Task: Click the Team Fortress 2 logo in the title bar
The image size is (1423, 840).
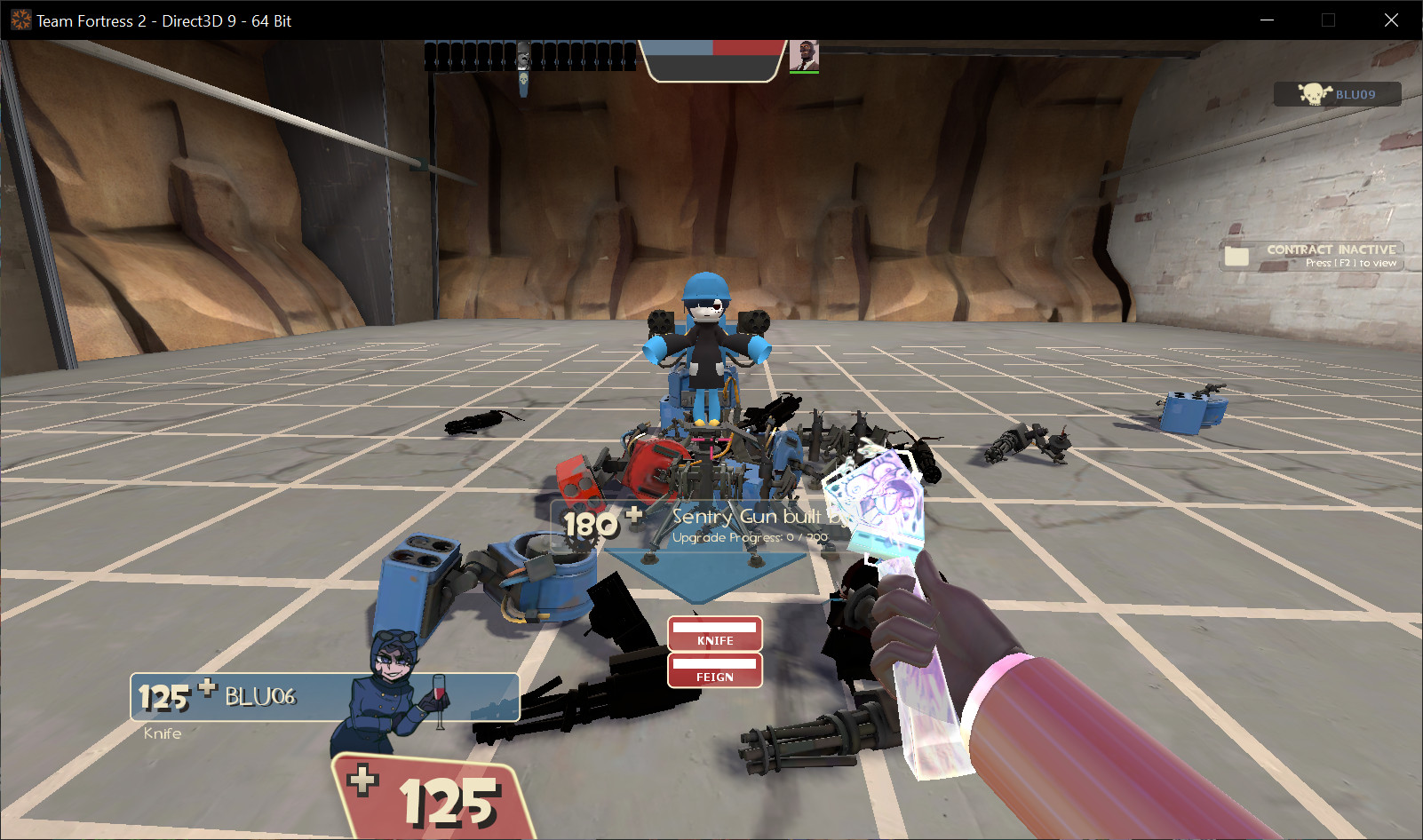Action: click(20, 19)
